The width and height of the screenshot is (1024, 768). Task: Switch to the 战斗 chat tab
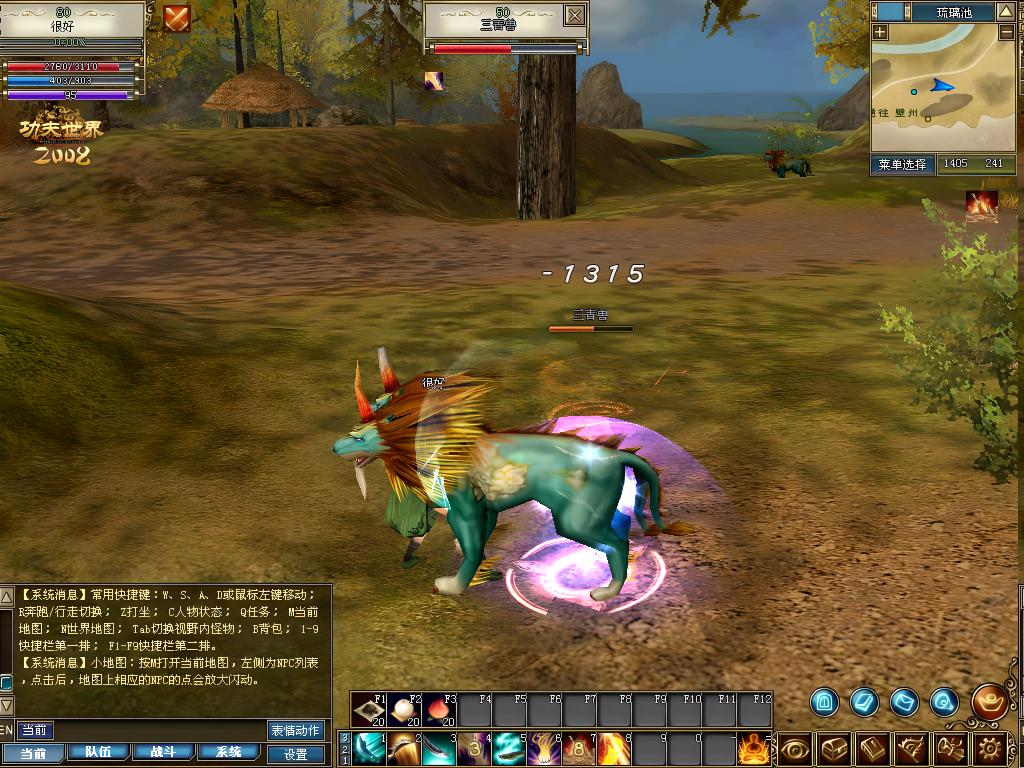(163, 753)
